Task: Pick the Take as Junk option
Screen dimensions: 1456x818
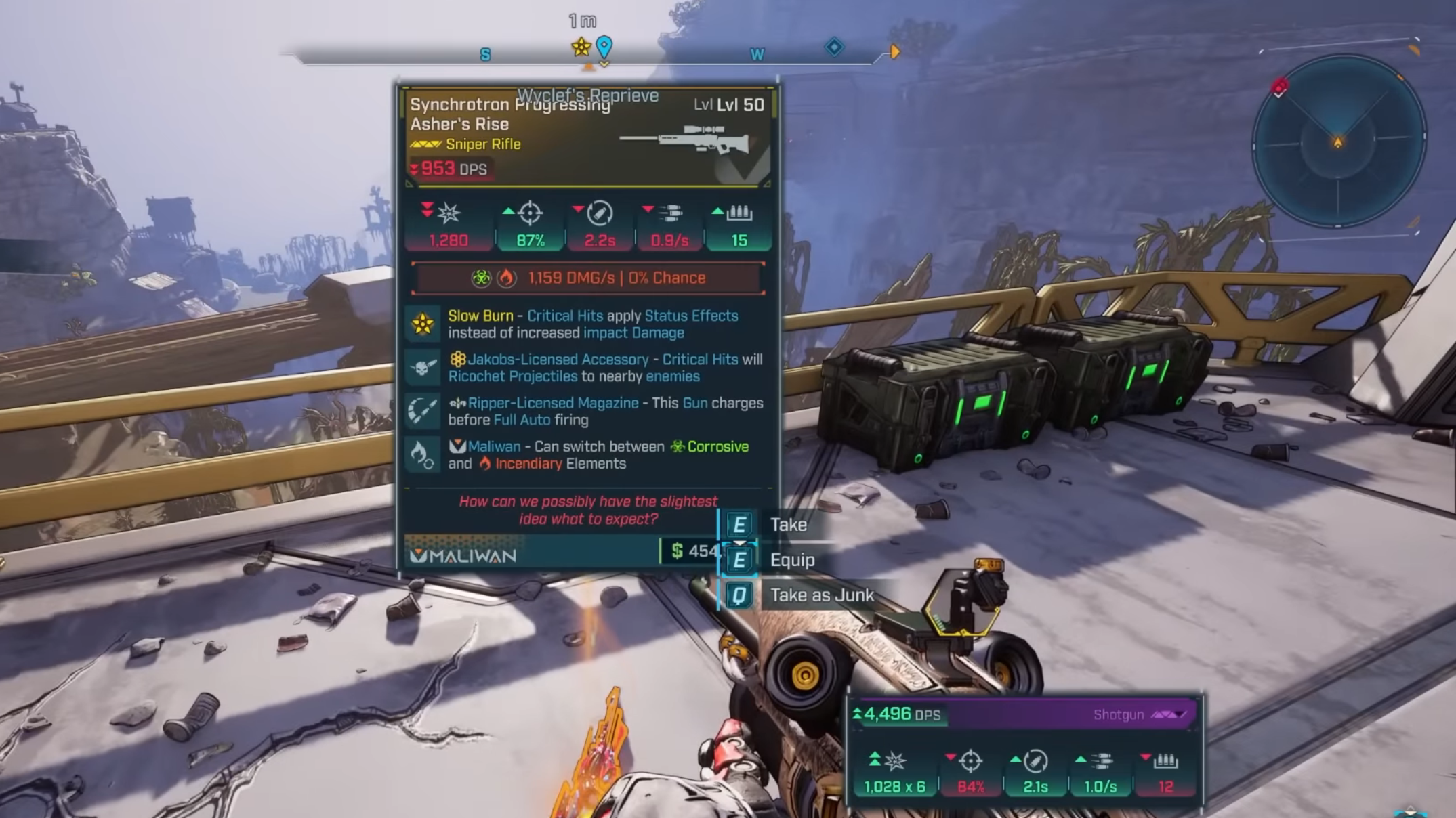Action: tap(820, 595)
